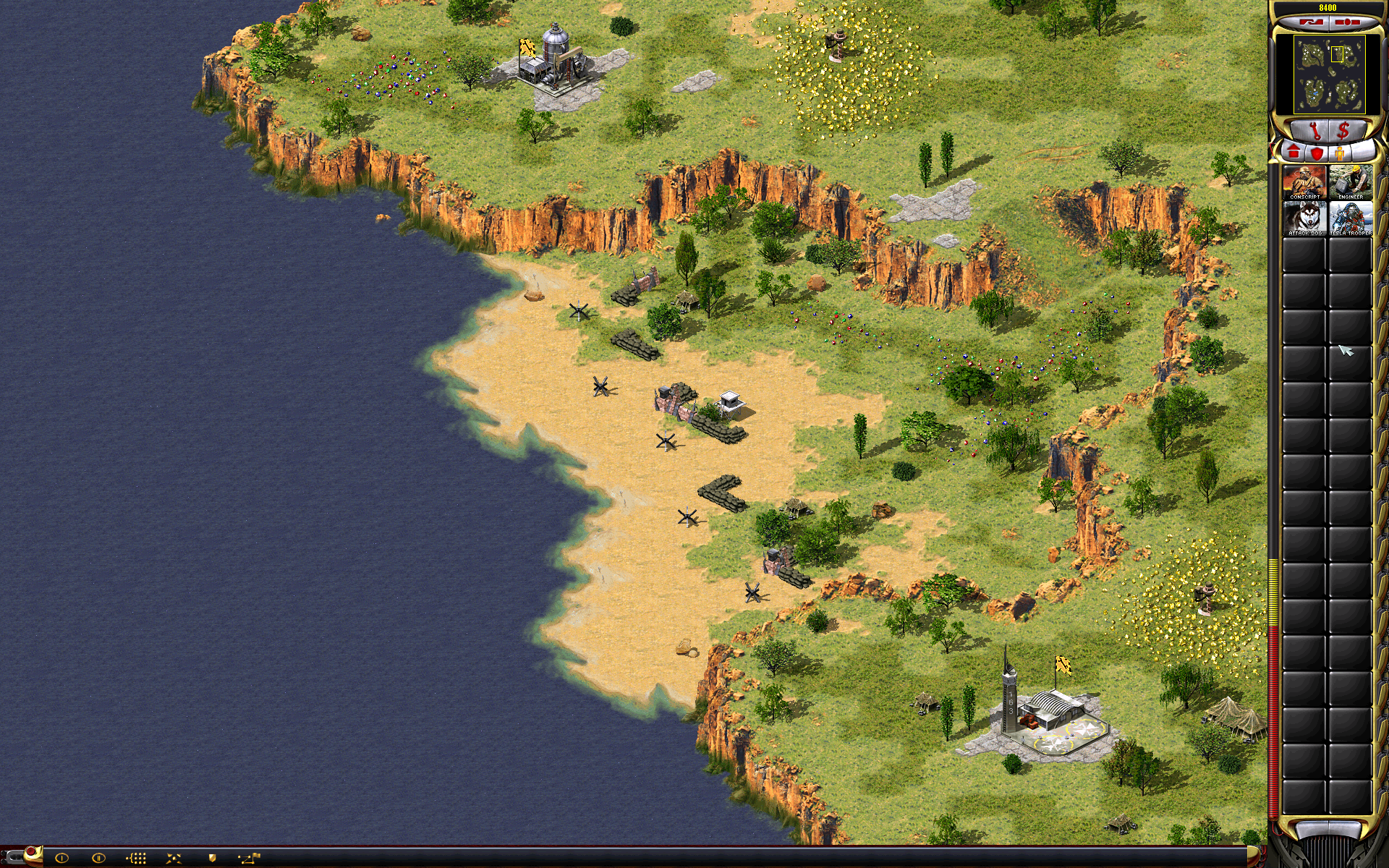The image size is (1389, 868).
Task: Click the dotted grid type-select icon
Action: pos(136,858)
